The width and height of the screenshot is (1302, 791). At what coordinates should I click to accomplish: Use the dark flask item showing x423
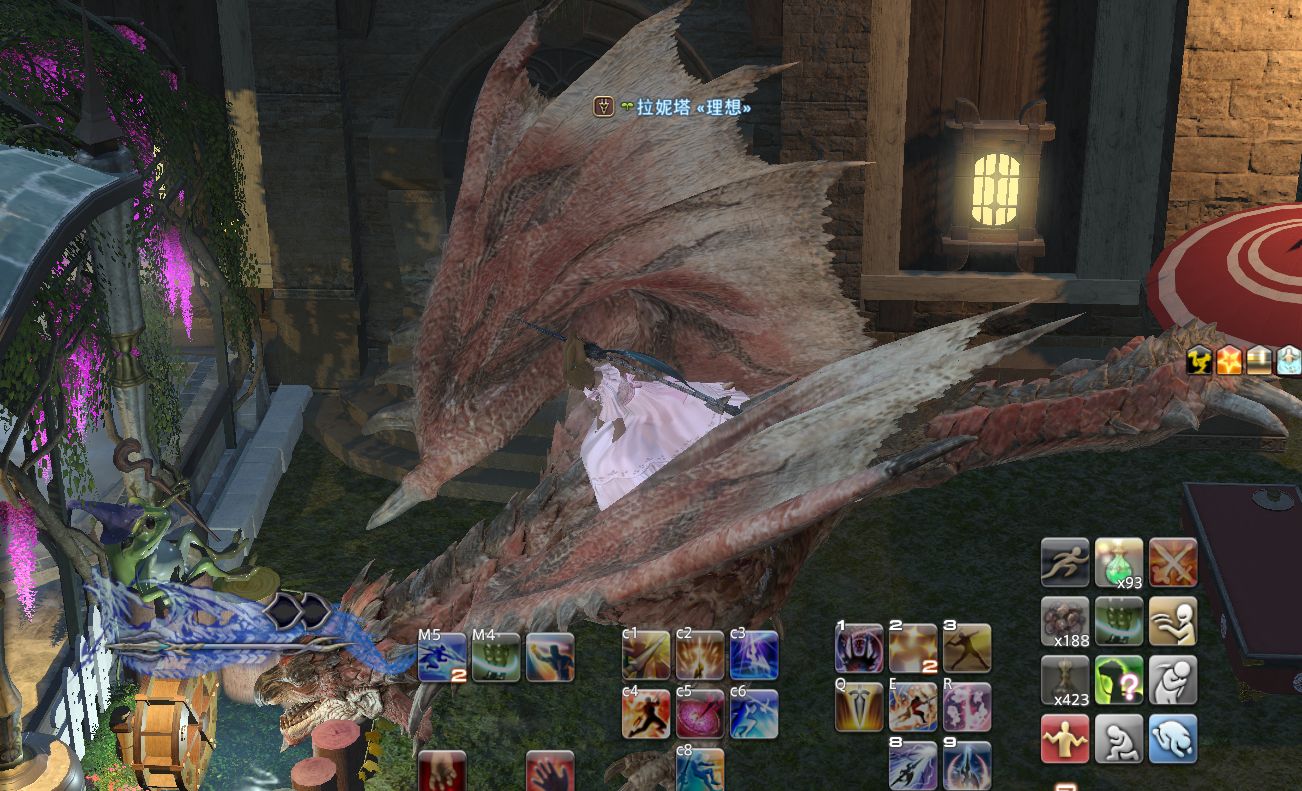click(1065, 680)
